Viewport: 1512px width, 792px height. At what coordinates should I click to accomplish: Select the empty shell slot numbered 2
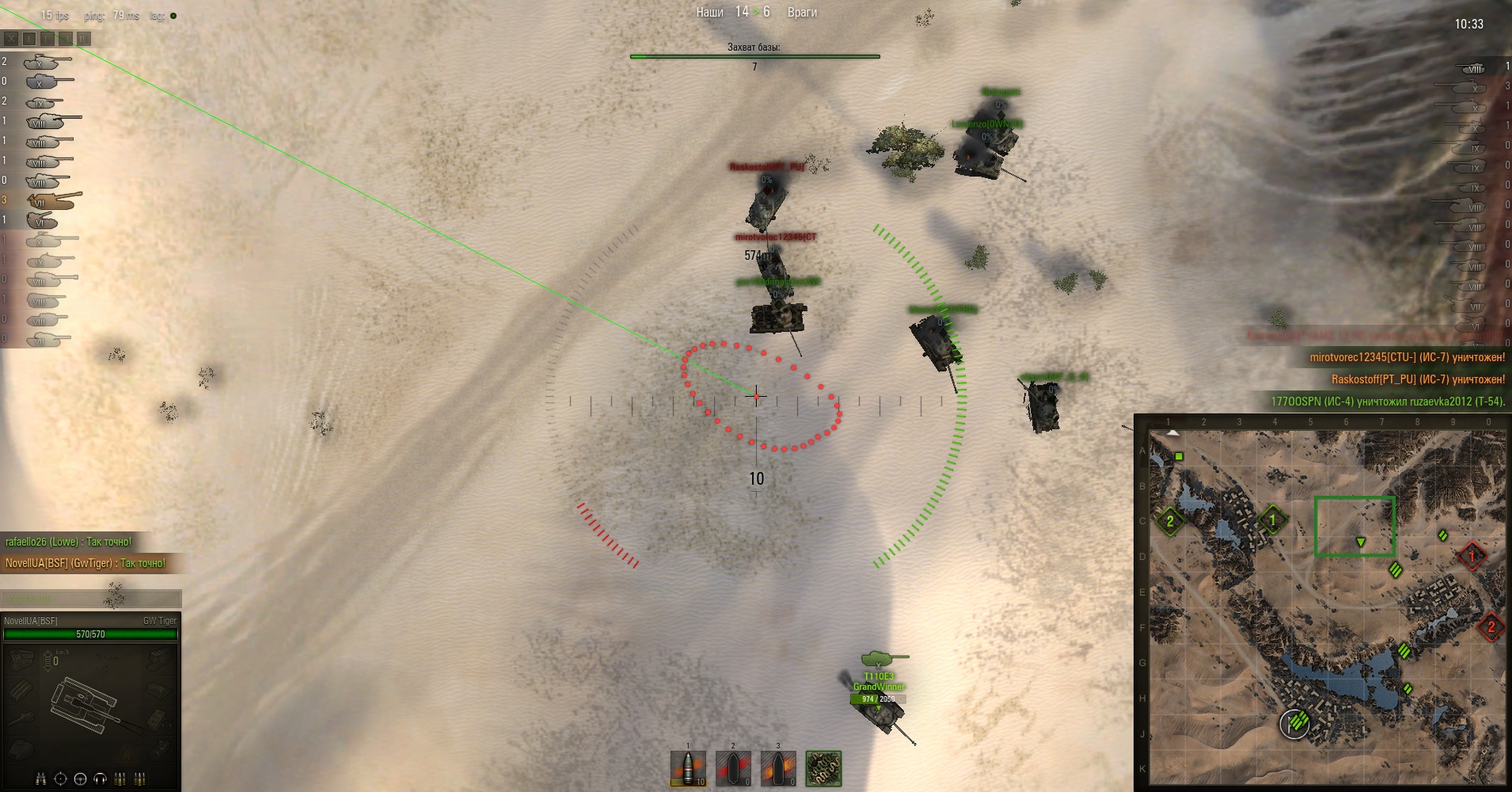point(733,768)
